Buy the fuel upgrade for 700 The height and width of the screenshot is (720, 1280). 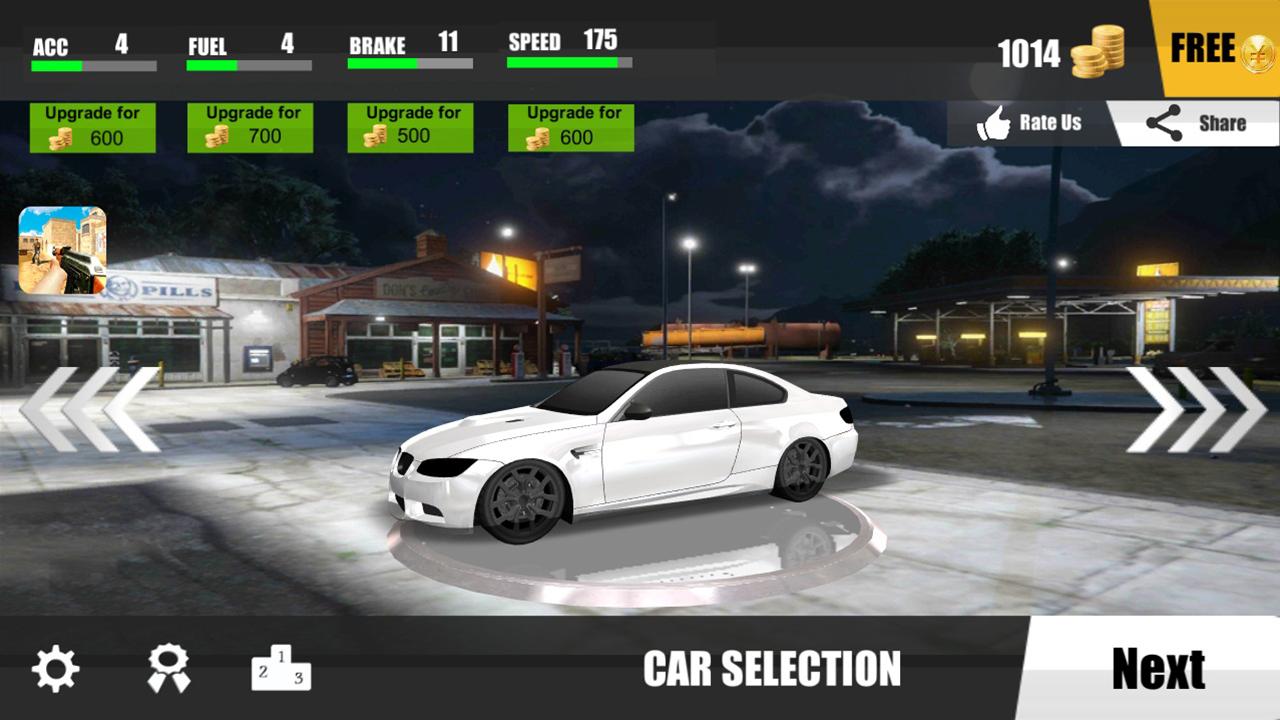click(x=250, y=127)
